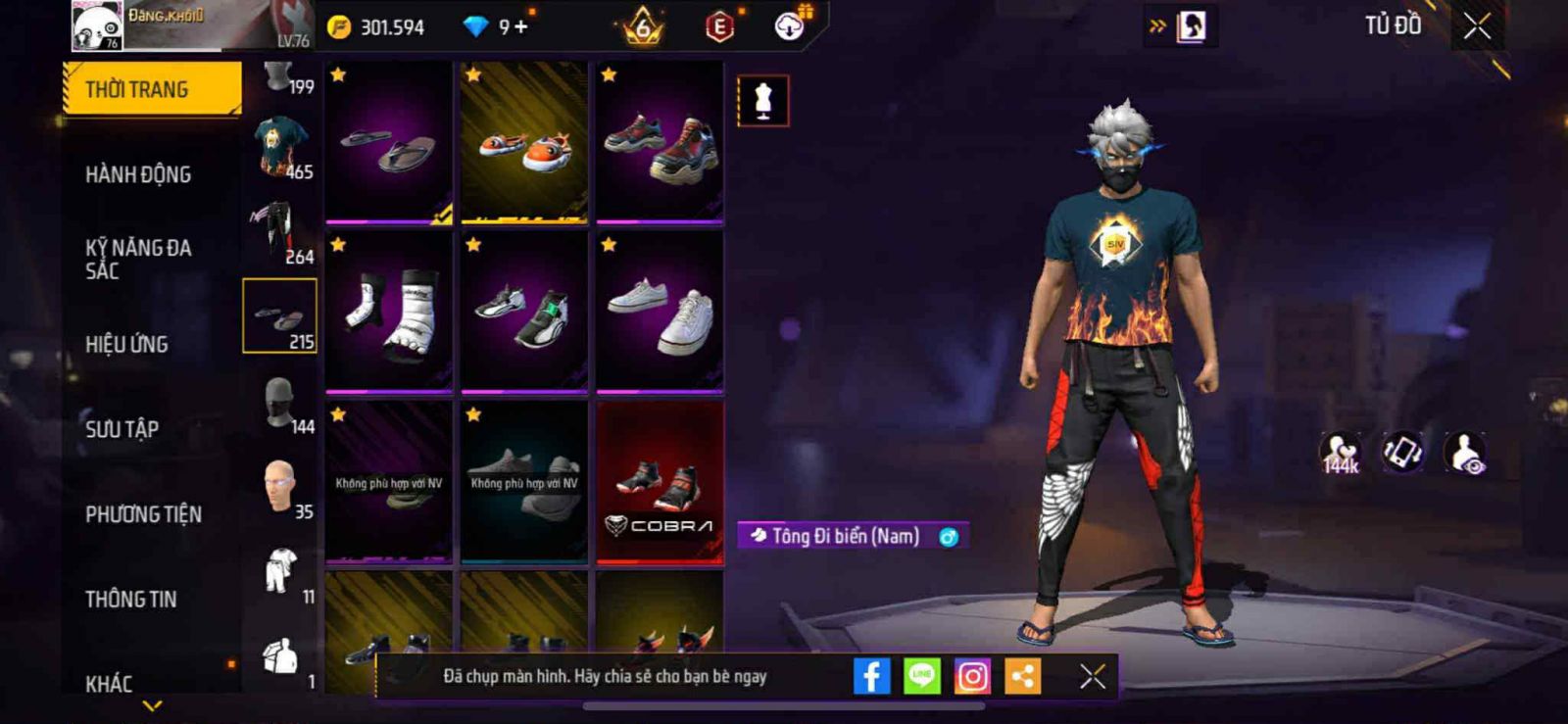
Task: Open the PHƯƠNG TIỆN category
Action: pyautogui.click(x=143, y=514)
